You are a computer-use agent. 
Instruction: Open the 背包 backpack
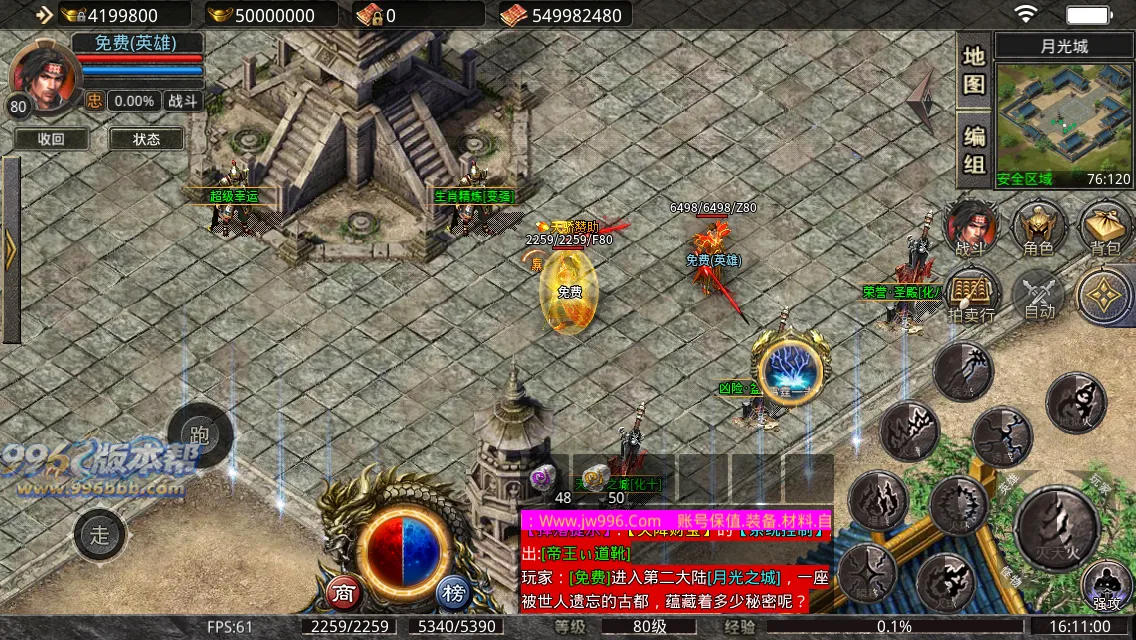coord(1104,227)
